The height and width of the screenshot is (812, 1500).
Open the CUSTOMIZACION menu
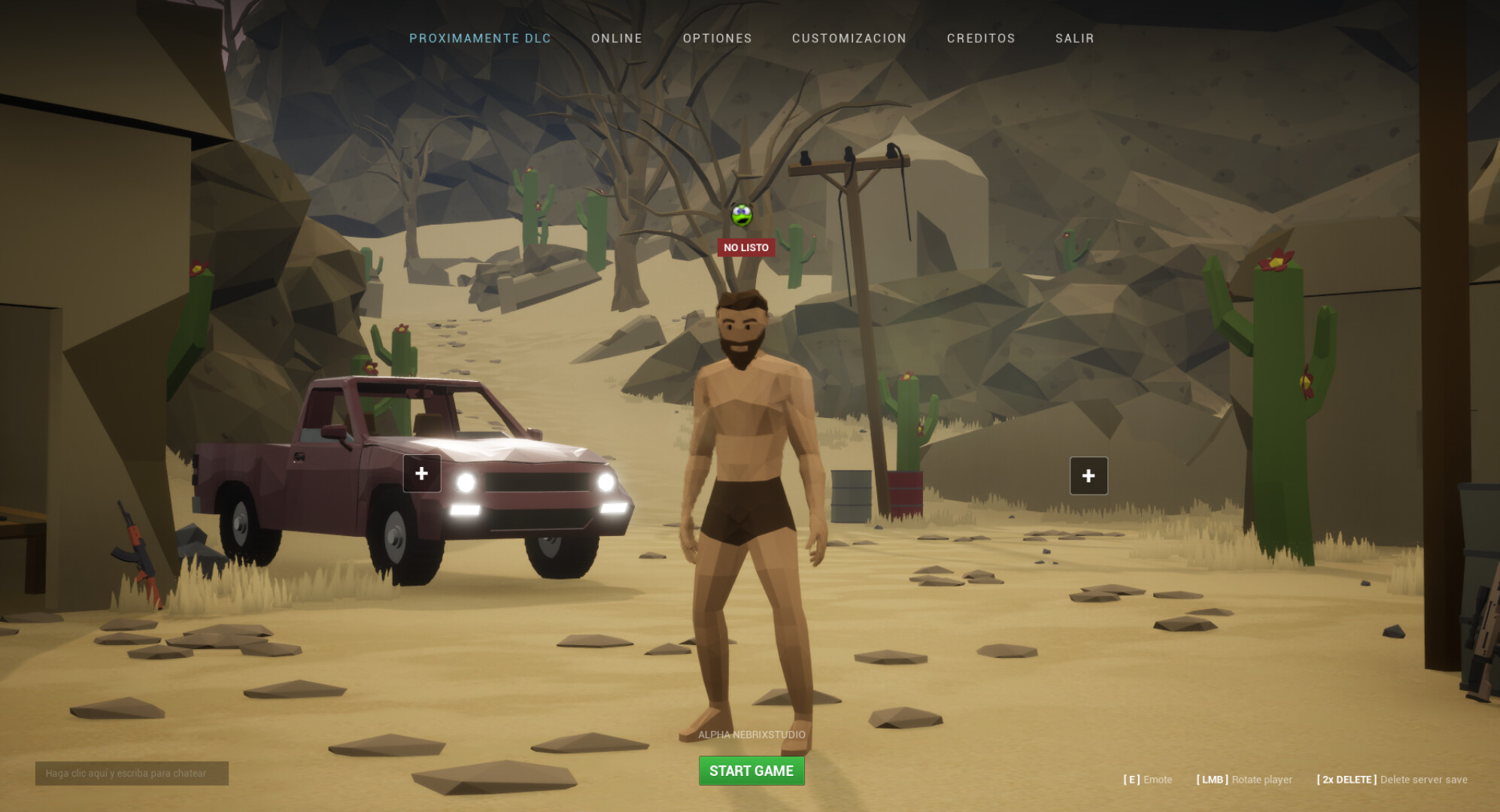click(x=849, y=38)
